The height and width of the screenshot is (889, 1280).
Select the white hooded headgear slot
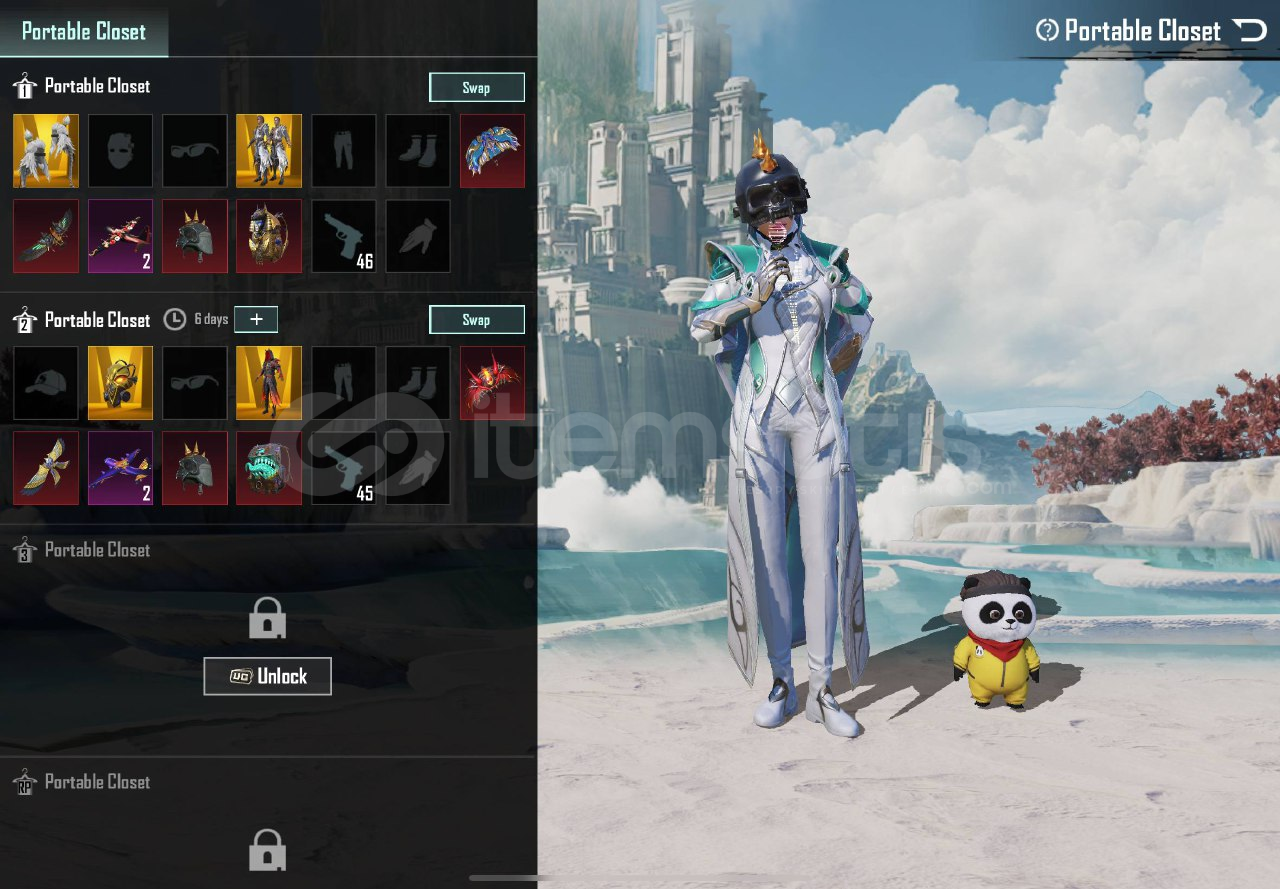coord(46,151)
